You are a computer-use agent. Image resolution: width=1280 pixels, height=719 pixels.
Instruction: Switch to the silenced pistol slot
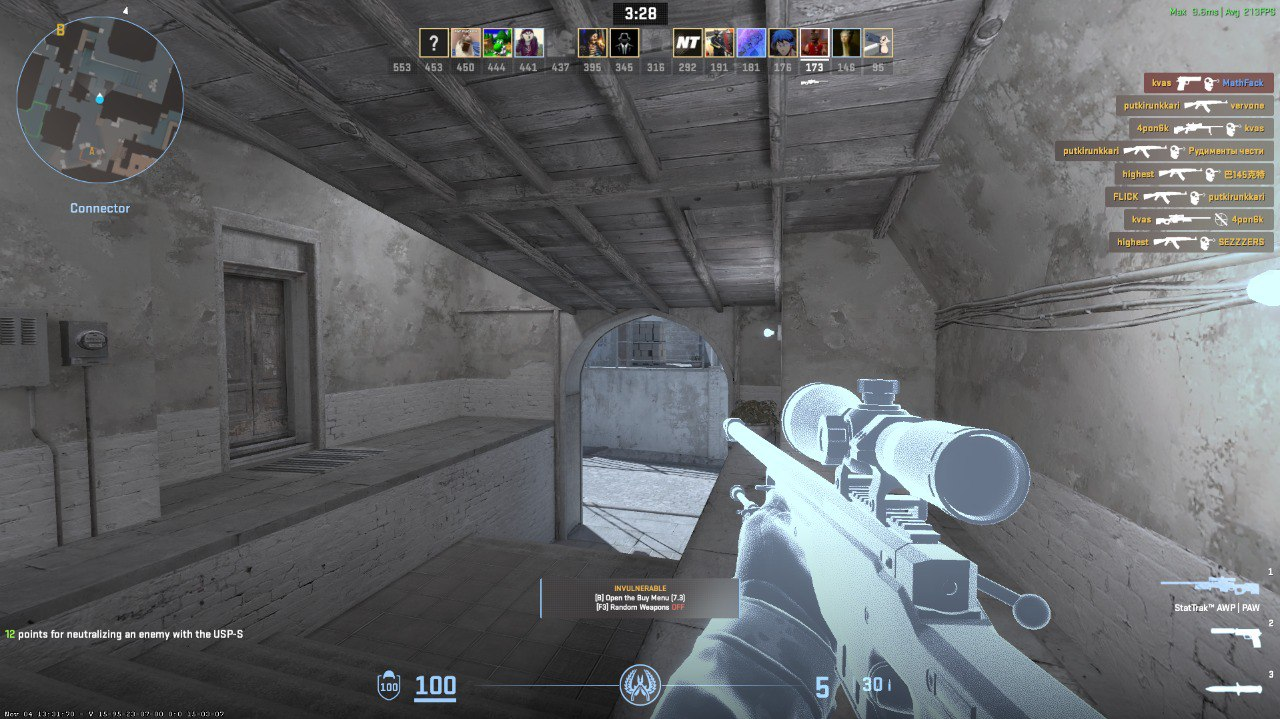click(x=1237, y=637)
